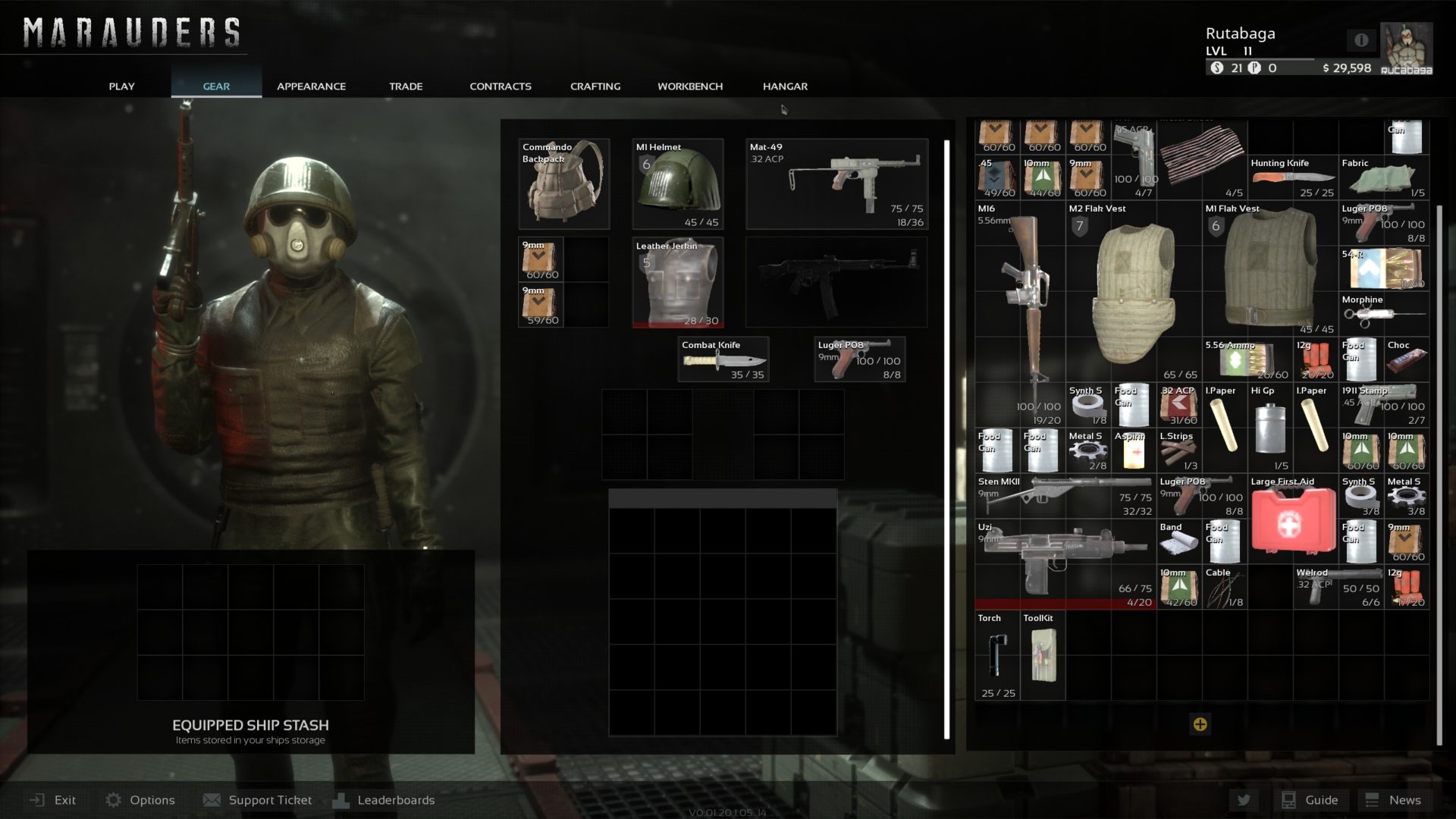
Task: Switch to the Crafting tab
Action: pos(595,86)
